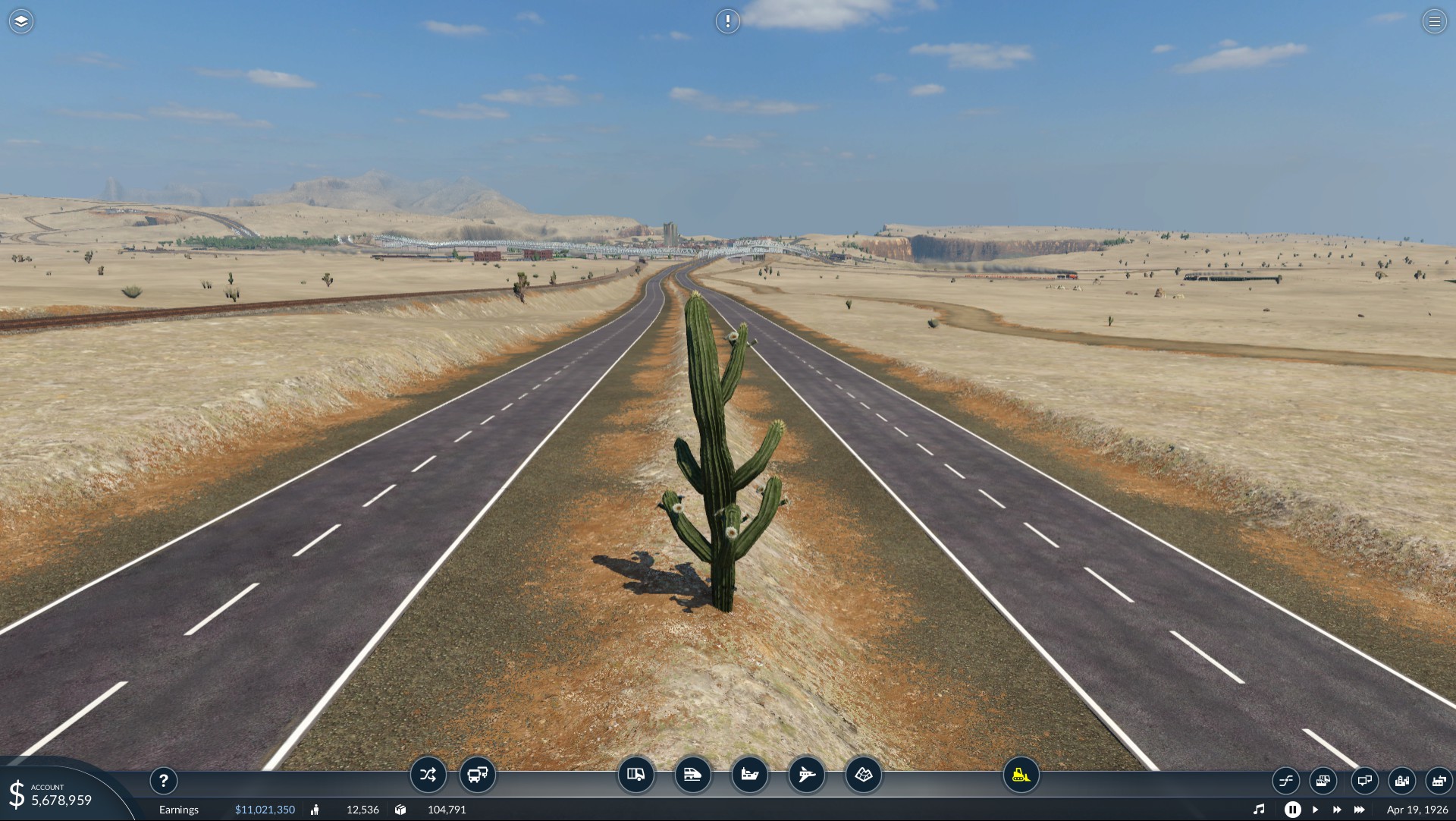Viewport: 1456px width, 821px height.
Task: Set game speed to double fast-forward
Action: click(1337, 810)
